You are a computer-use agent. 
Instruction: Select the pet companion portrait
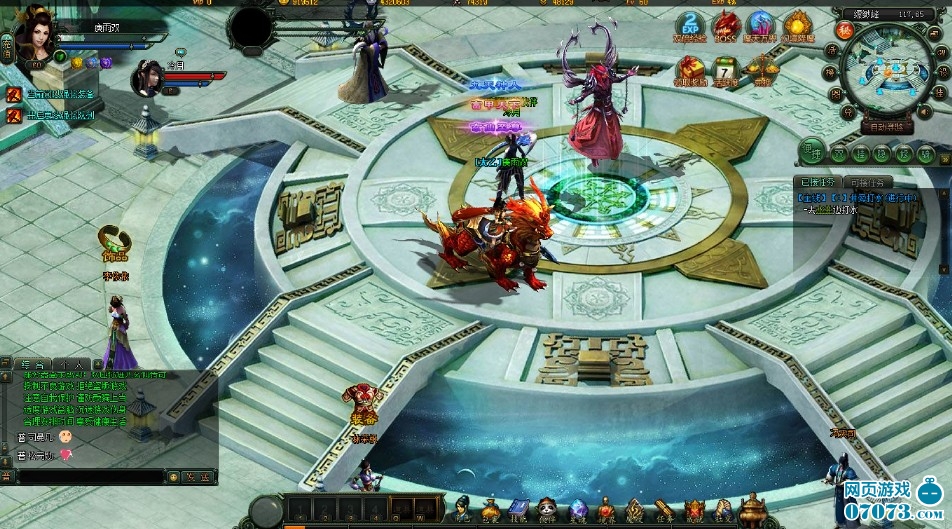point(147,76)
